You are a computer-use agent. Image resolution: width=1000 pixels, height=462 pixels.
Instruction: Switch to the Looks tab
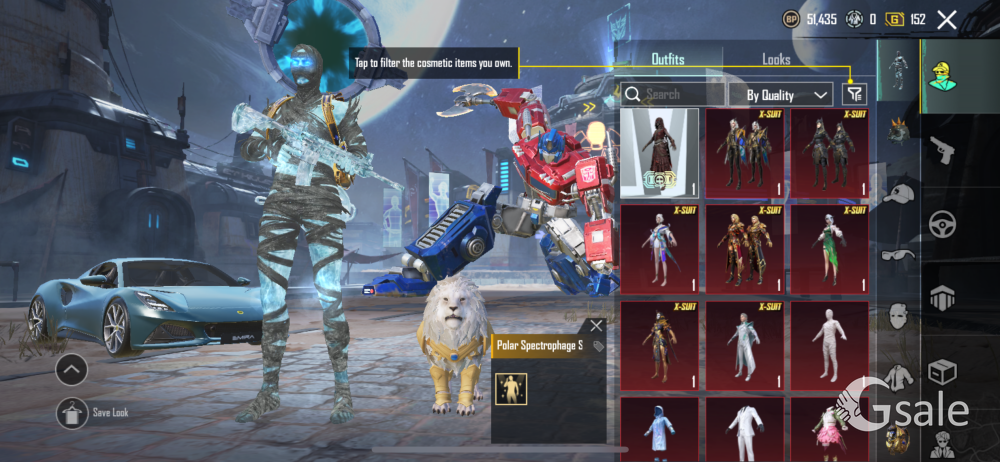[x=776, y=59]
